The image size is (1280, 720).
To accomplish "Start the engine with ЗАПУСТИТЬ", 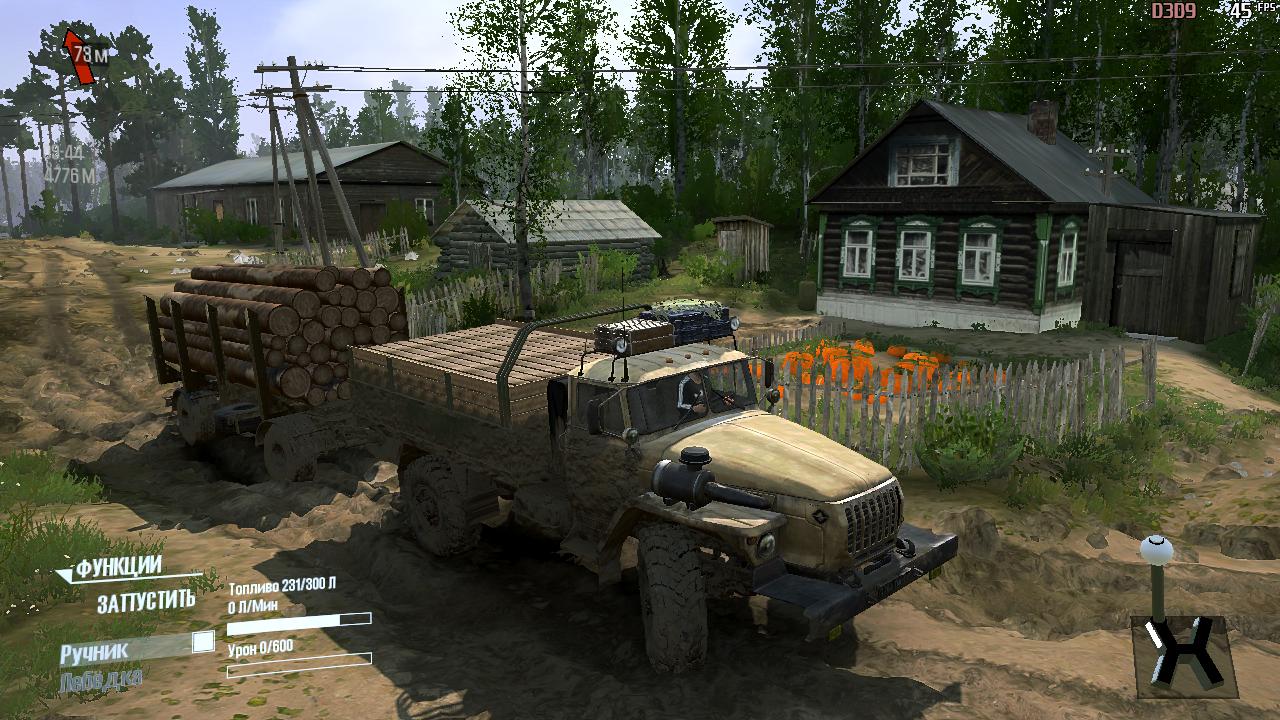I will point(146,602).
